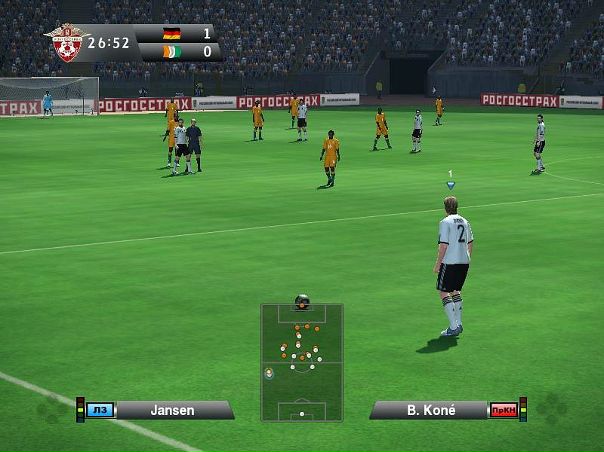Click the blue ЛЗ position badge

[100, 410]
